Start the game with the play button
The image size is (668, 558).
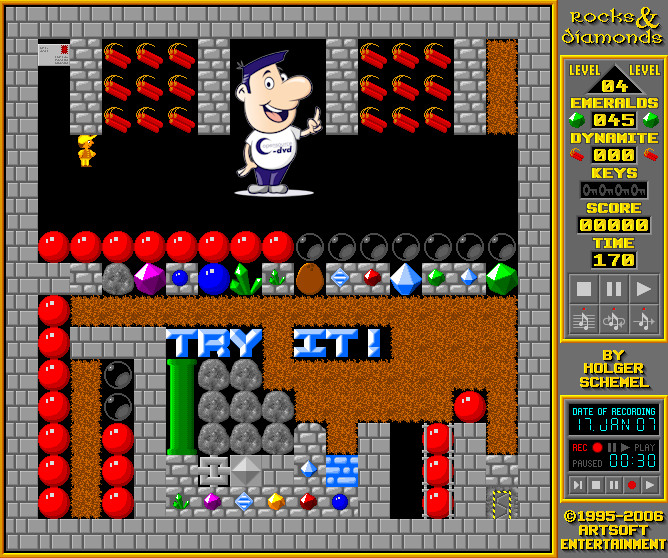tap(644, 290)
